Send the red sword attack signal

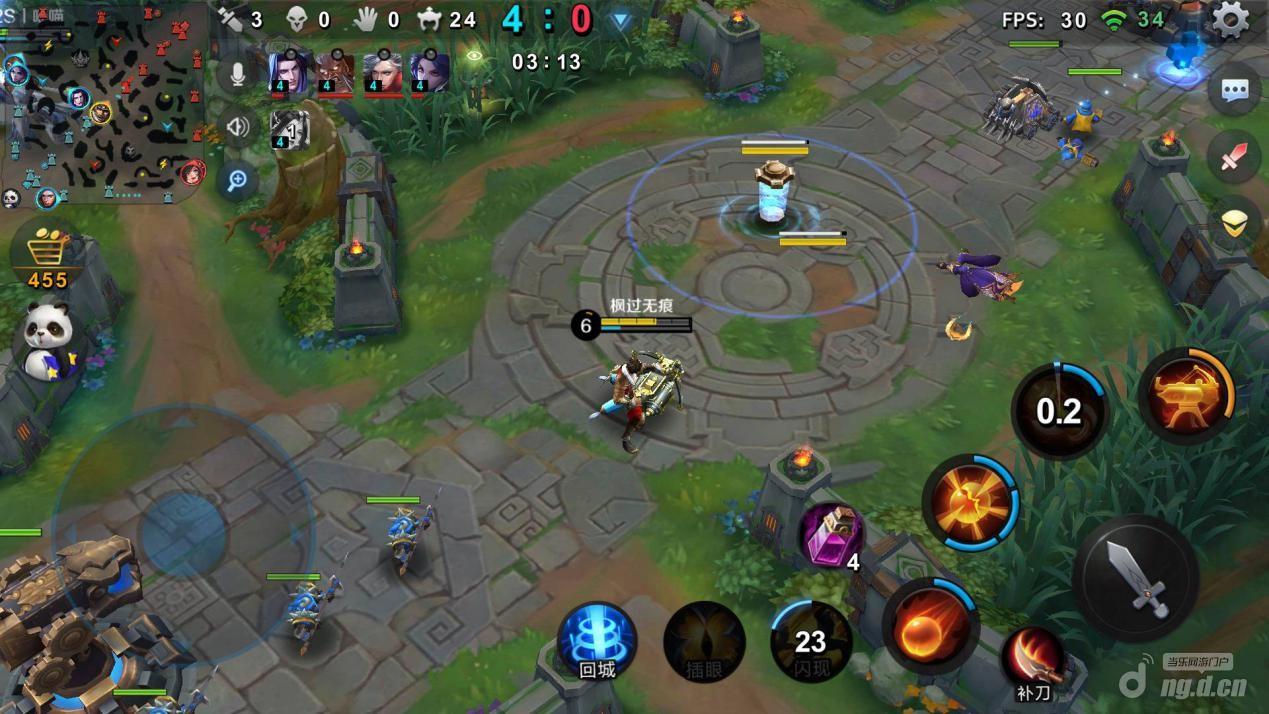[x=1234, y=157]
